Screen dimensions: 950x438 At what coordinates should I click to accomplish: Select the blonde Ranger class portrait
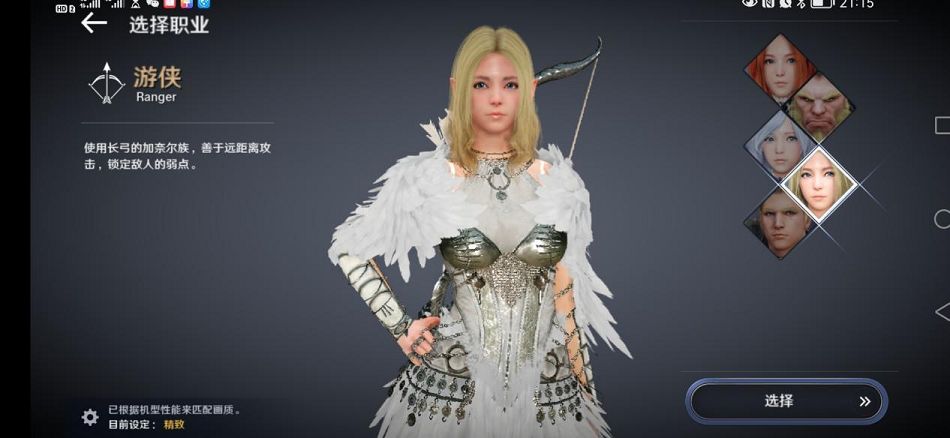click(819, 183)
